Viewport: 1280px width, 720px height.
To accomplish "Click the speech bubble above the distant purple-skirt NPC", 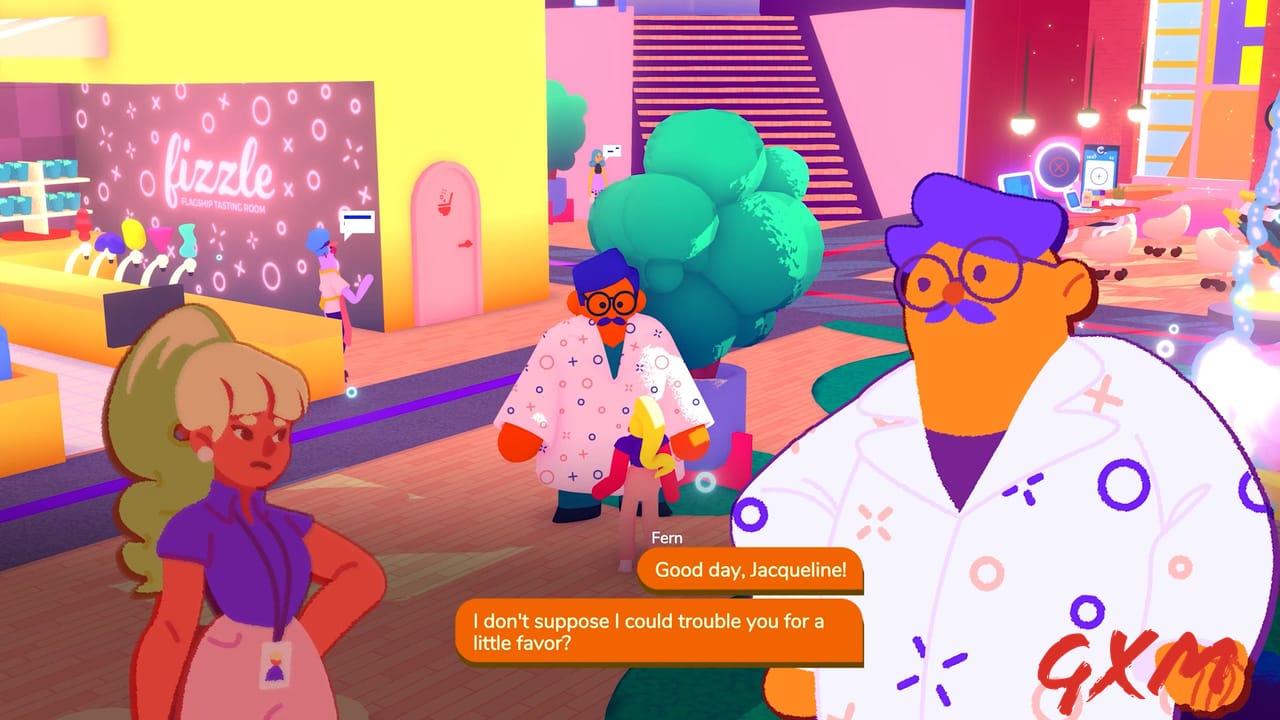I will pyautogui.click(x=612, y=151).
